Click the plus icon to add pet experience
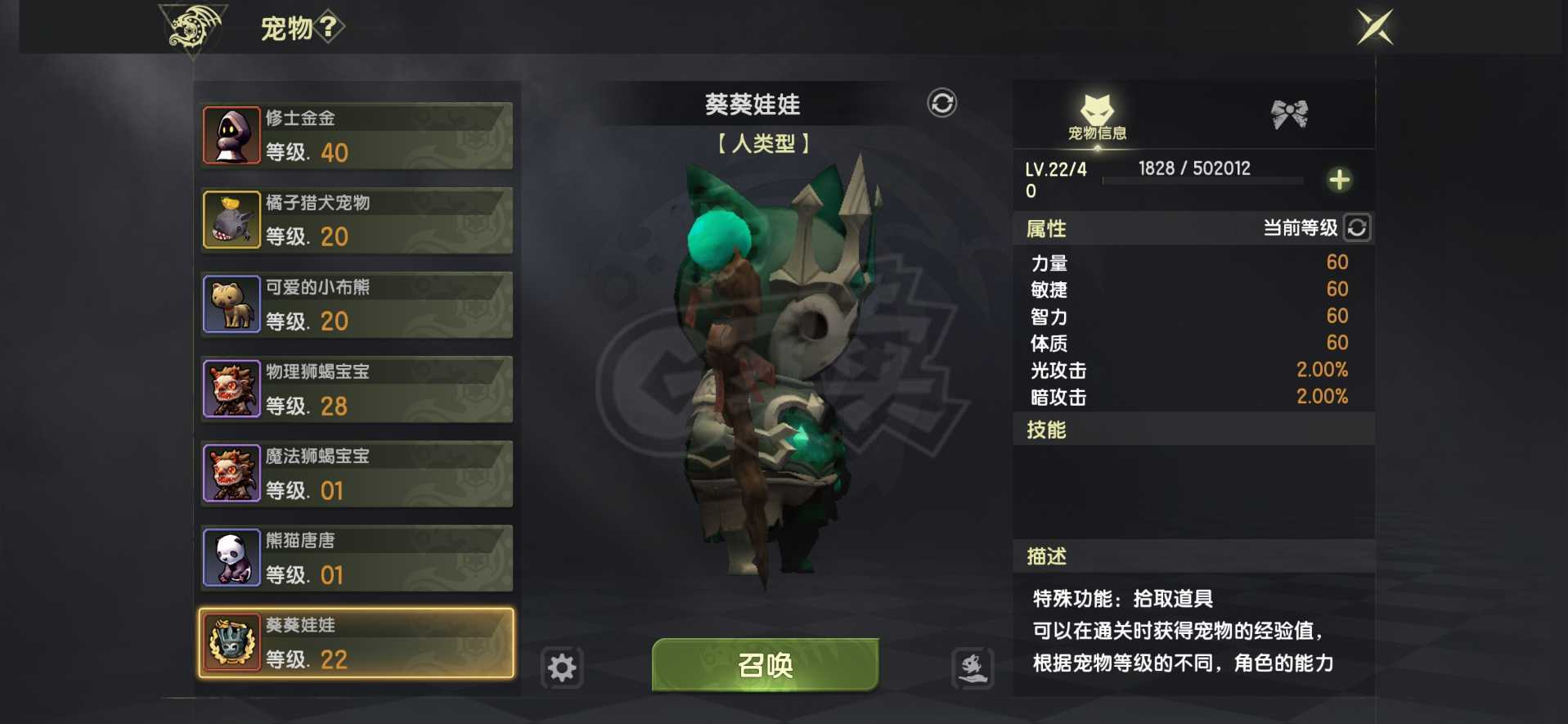1568x724 pixels. 1339,180
